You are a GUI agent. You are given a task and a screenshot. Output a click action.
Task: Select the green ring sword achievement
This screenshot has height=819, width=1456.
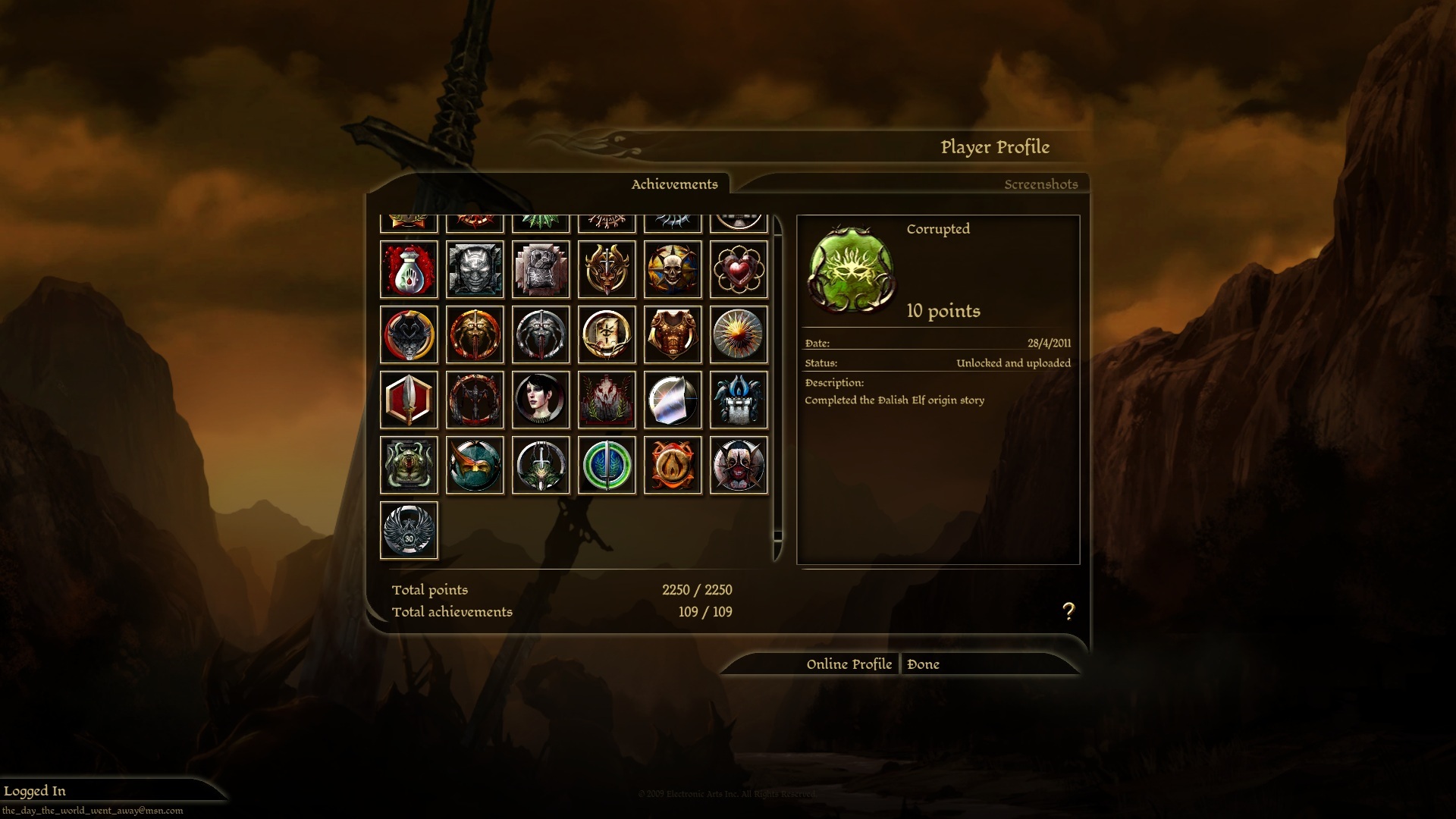point(607,465)
